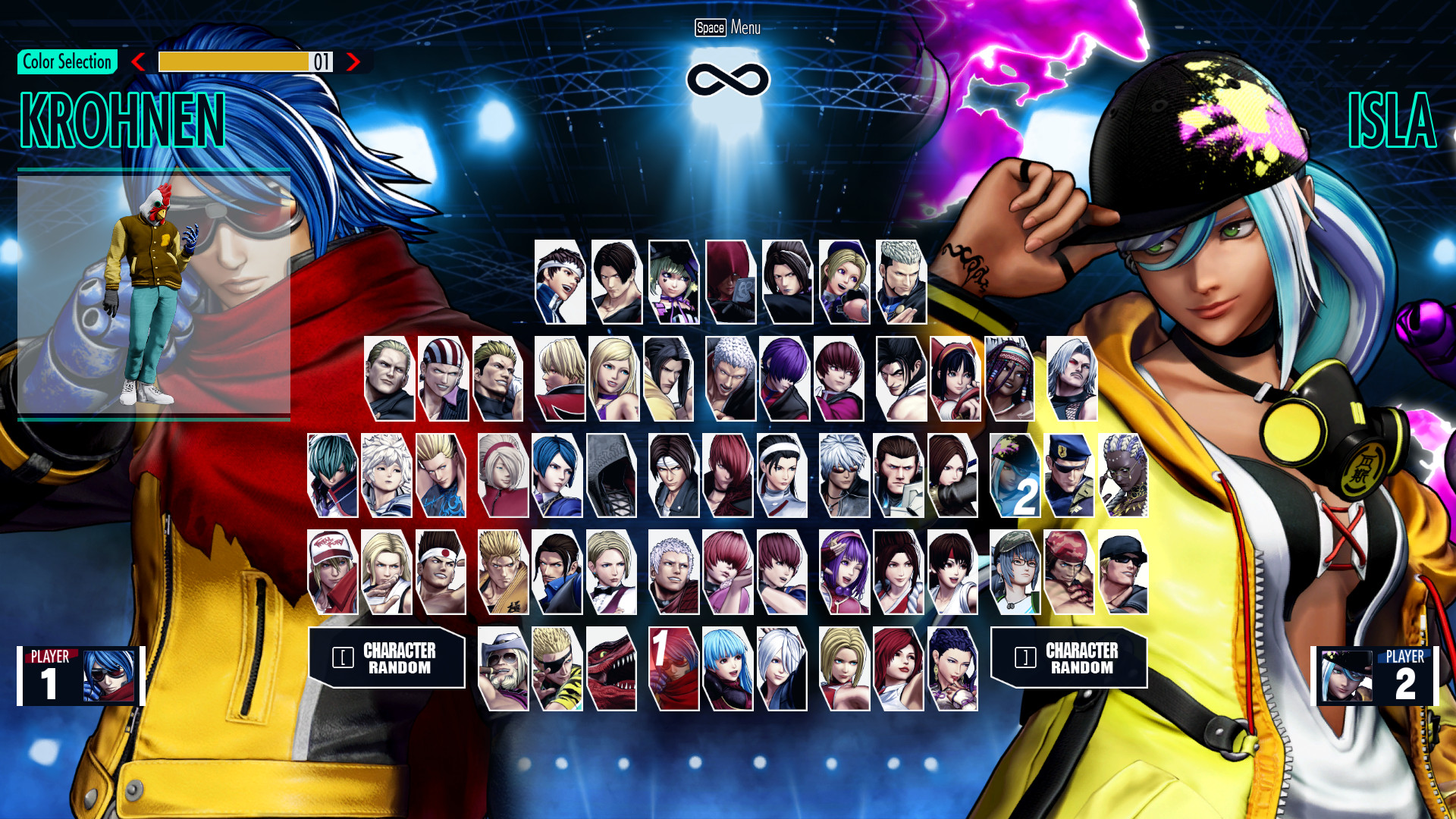This screenshot has height=819, width=1456.
Task: Click the Color Selection progress bar
Action: coord(243,63)
